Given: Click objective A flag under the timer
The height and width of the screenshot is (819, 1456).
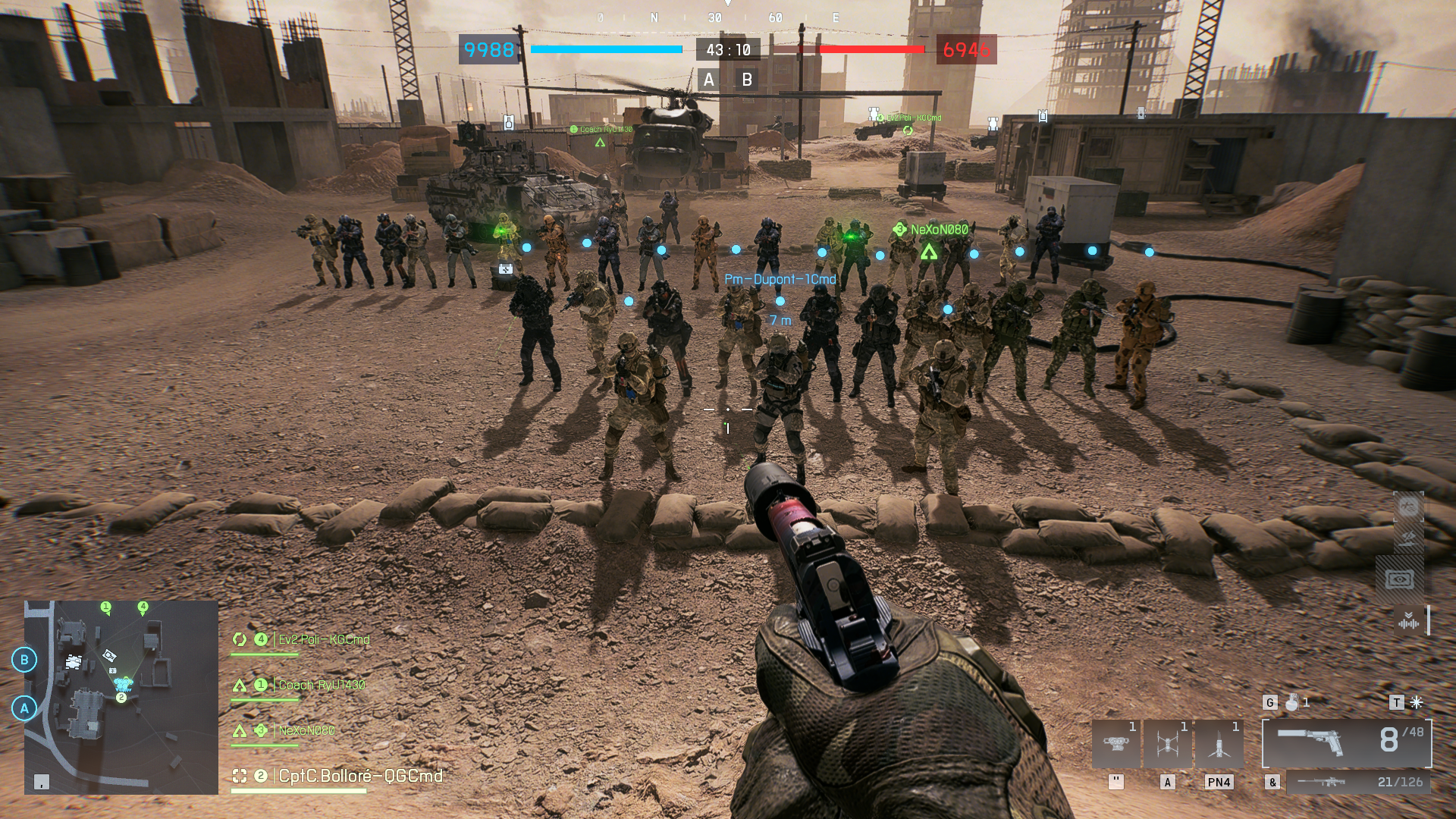Looking at the screenshot, I should pyautogui.click(x=709, y=80).
